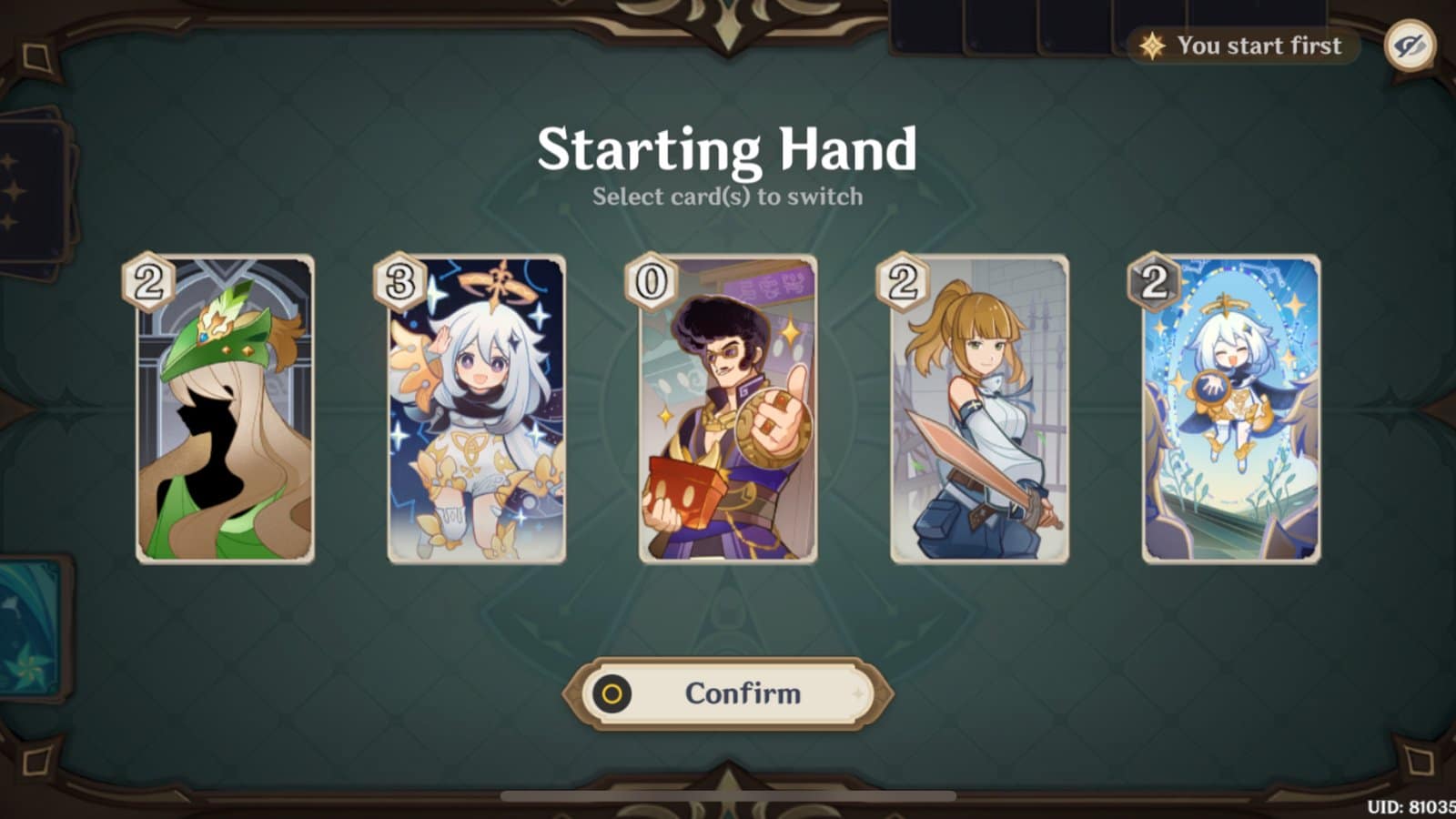
Task: Click the gold star icon beside 'You start first'
Action: [1151, 44]
